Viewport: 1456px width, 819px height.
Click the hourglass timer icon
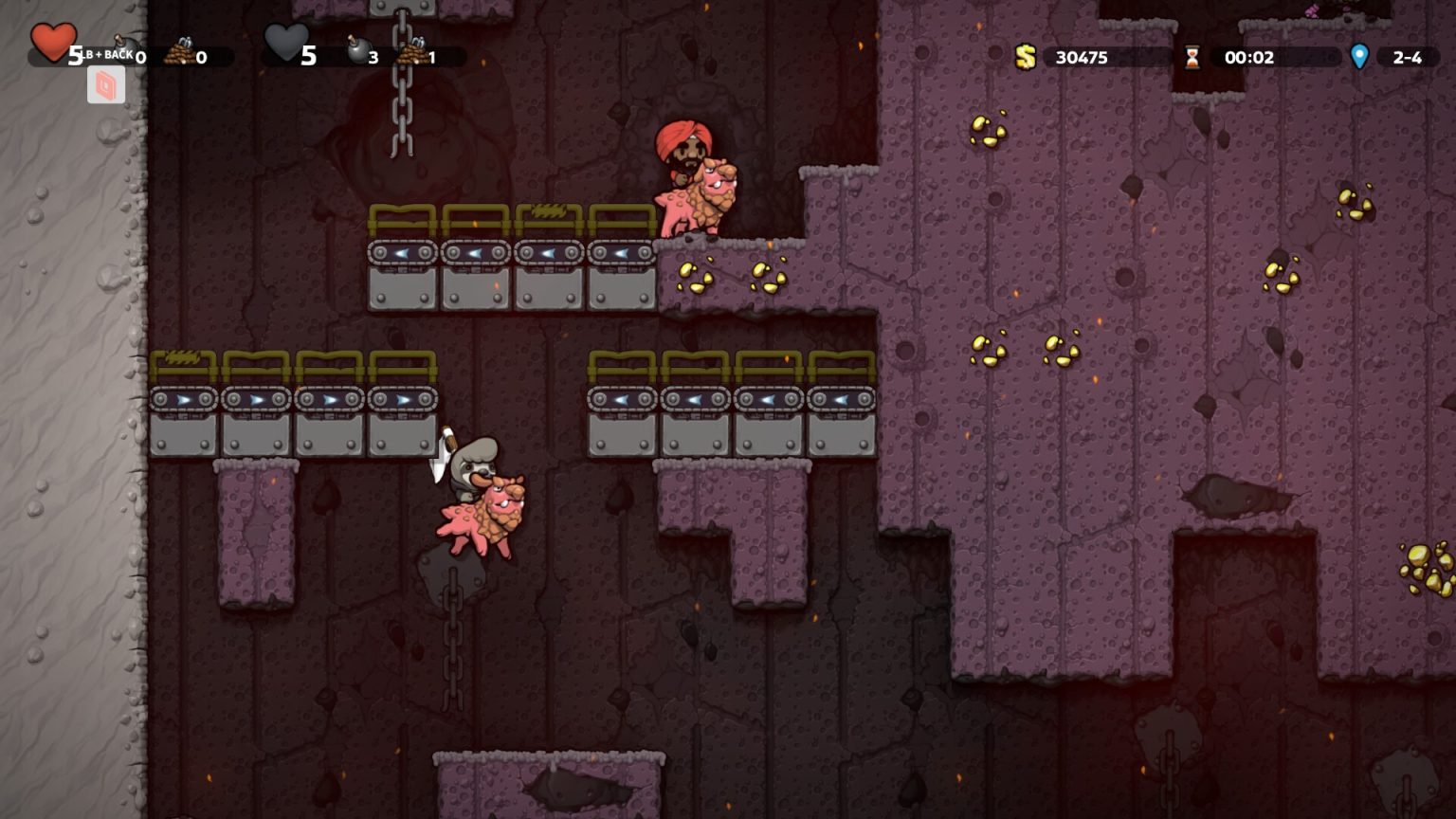pyautogui.click(x=1192, y=57)
